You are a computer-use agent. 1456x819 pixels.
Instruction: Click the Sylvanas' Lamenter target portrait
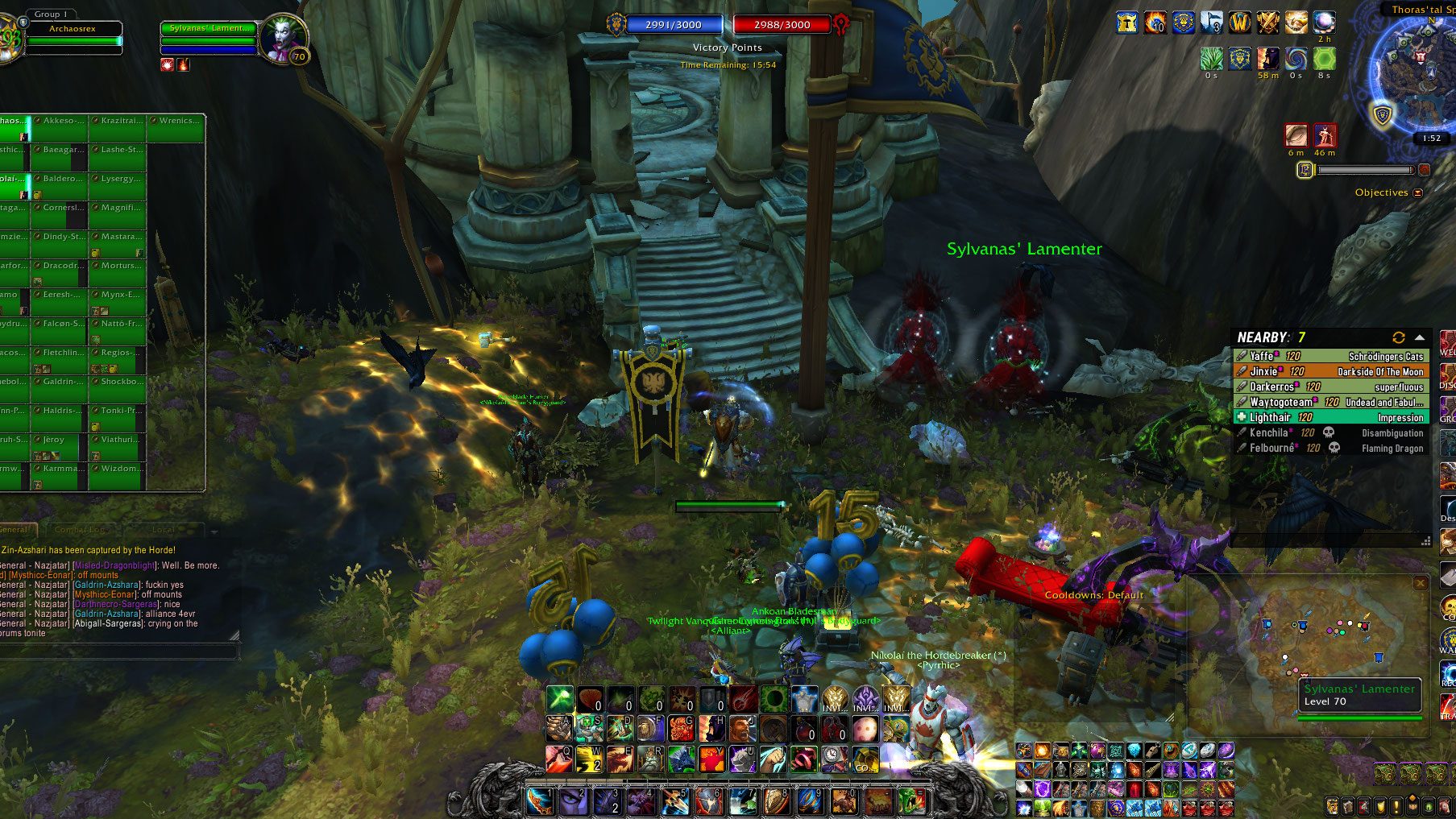click(x=283, y=37)
